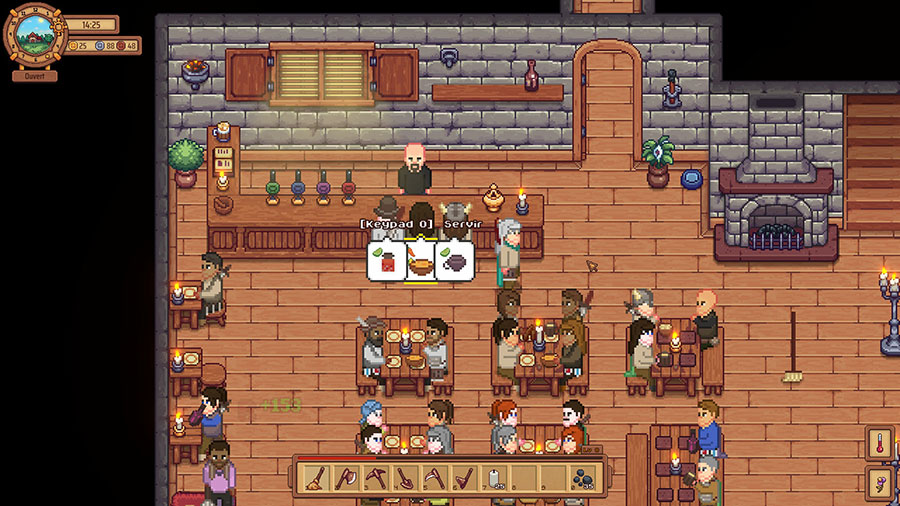Screen dimensions: 900x506
Task: Equip the shovel hotbar slot
Action: [x=405, y=478]
